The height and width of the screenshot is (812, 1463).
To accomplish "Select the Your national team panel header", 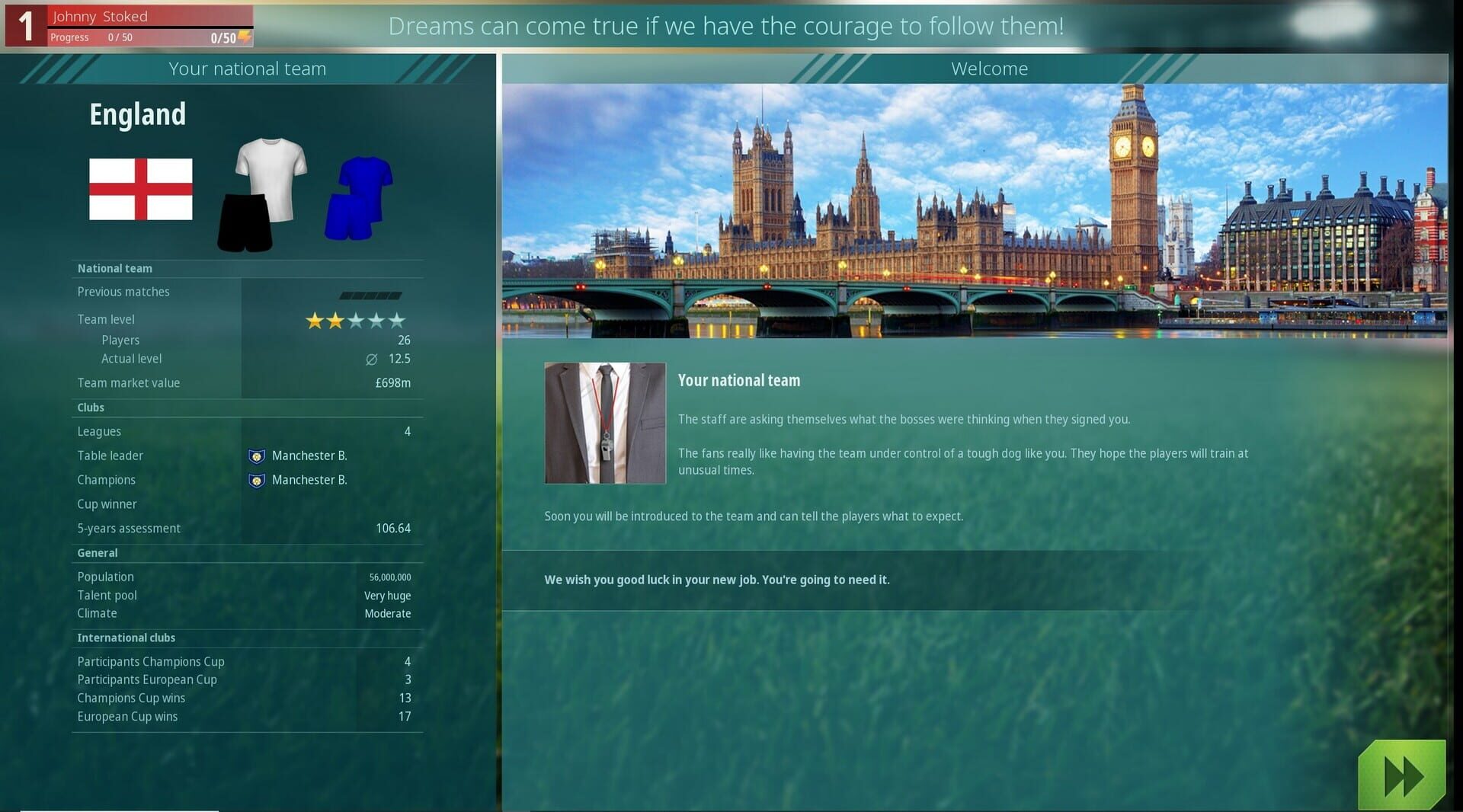I will [247, 69].
